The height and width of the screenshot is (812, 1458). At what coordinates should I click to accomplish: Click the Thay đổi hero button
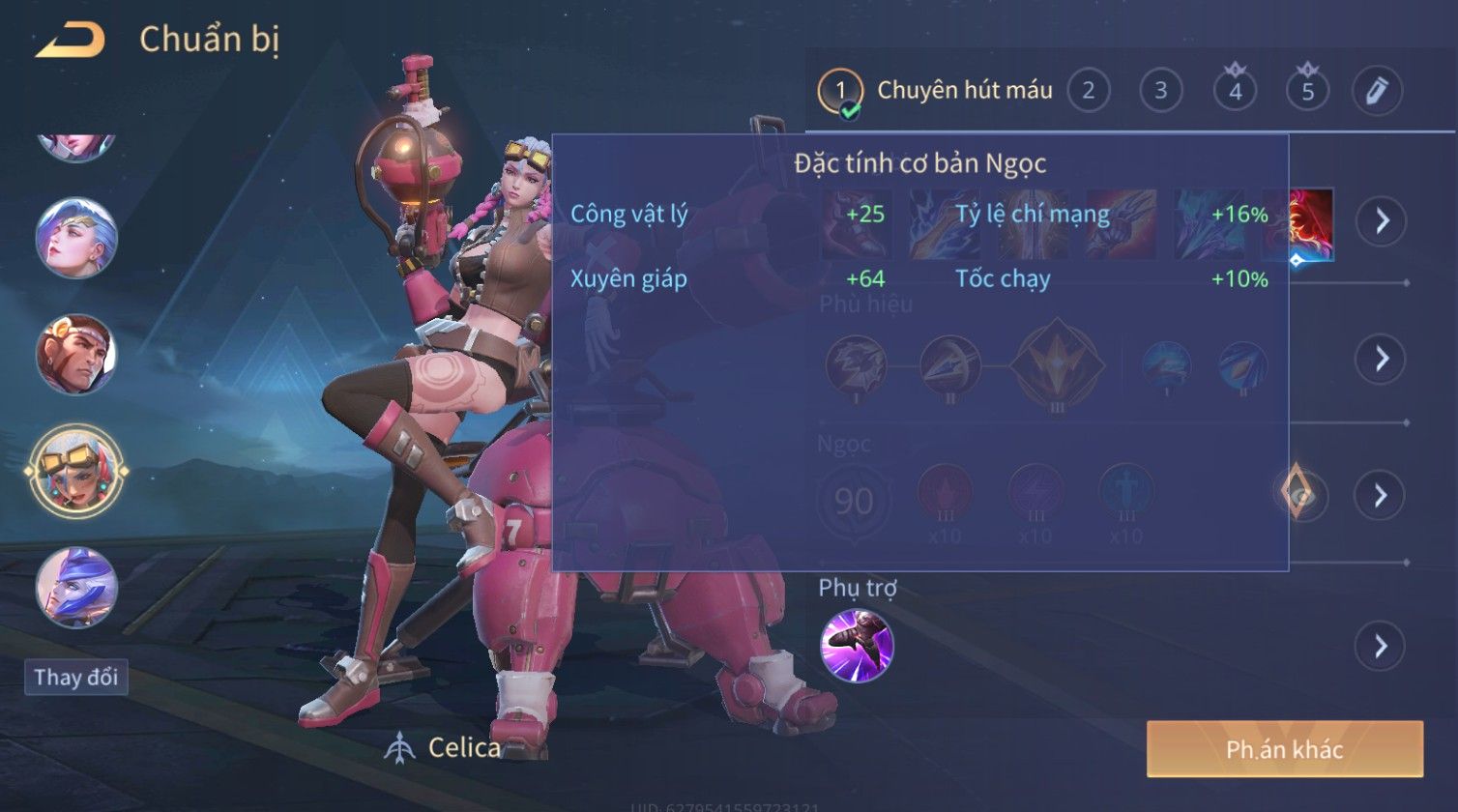(76, 677)
